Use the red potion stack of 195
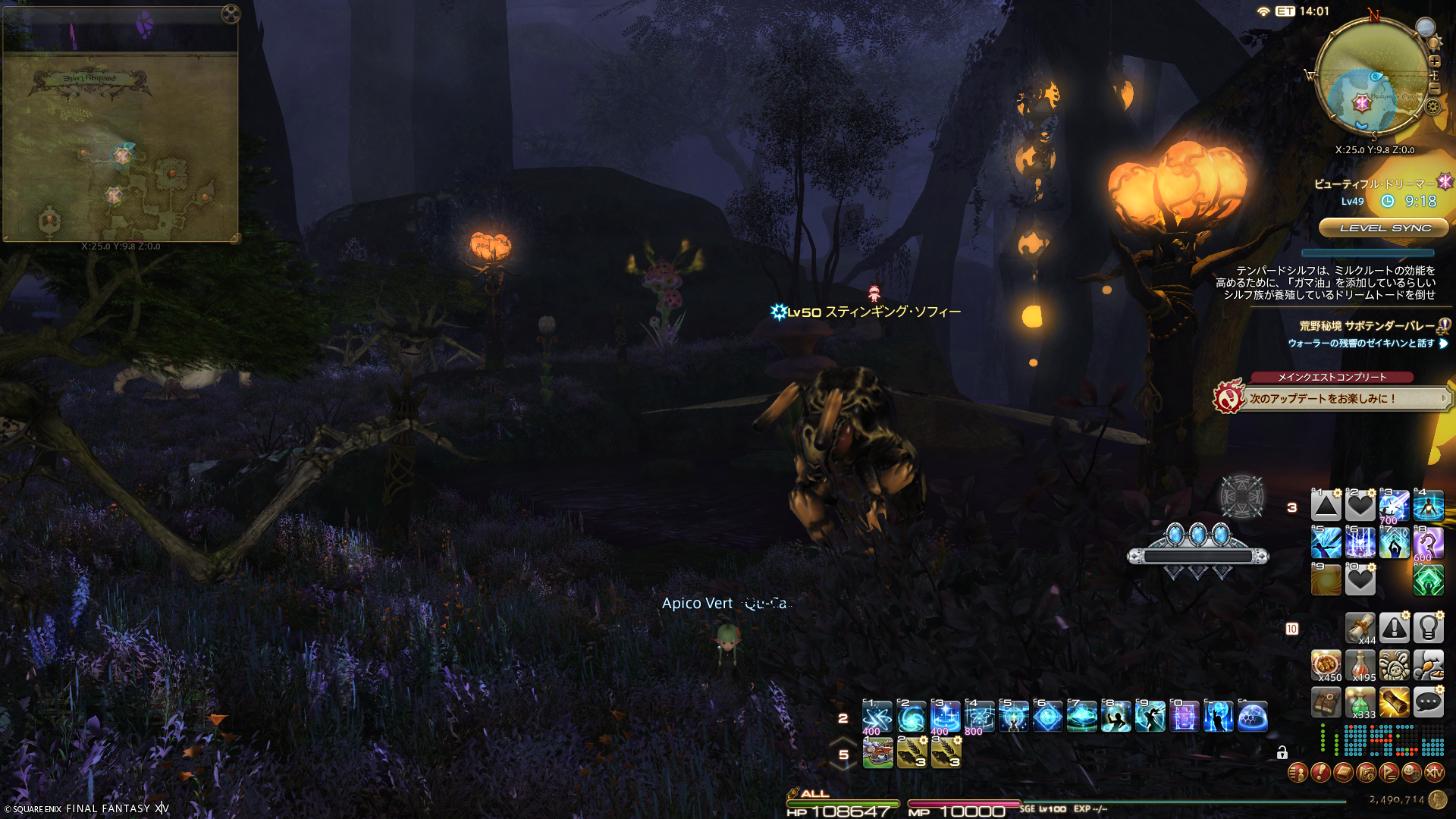 (1360, 665)
